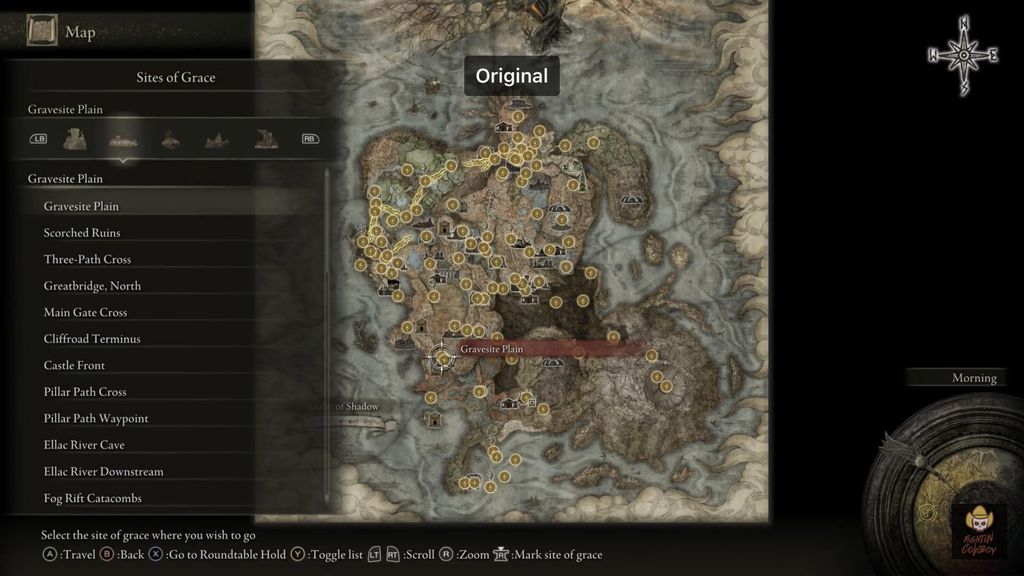Open the last region tab icon

click(x=265, y=139)
